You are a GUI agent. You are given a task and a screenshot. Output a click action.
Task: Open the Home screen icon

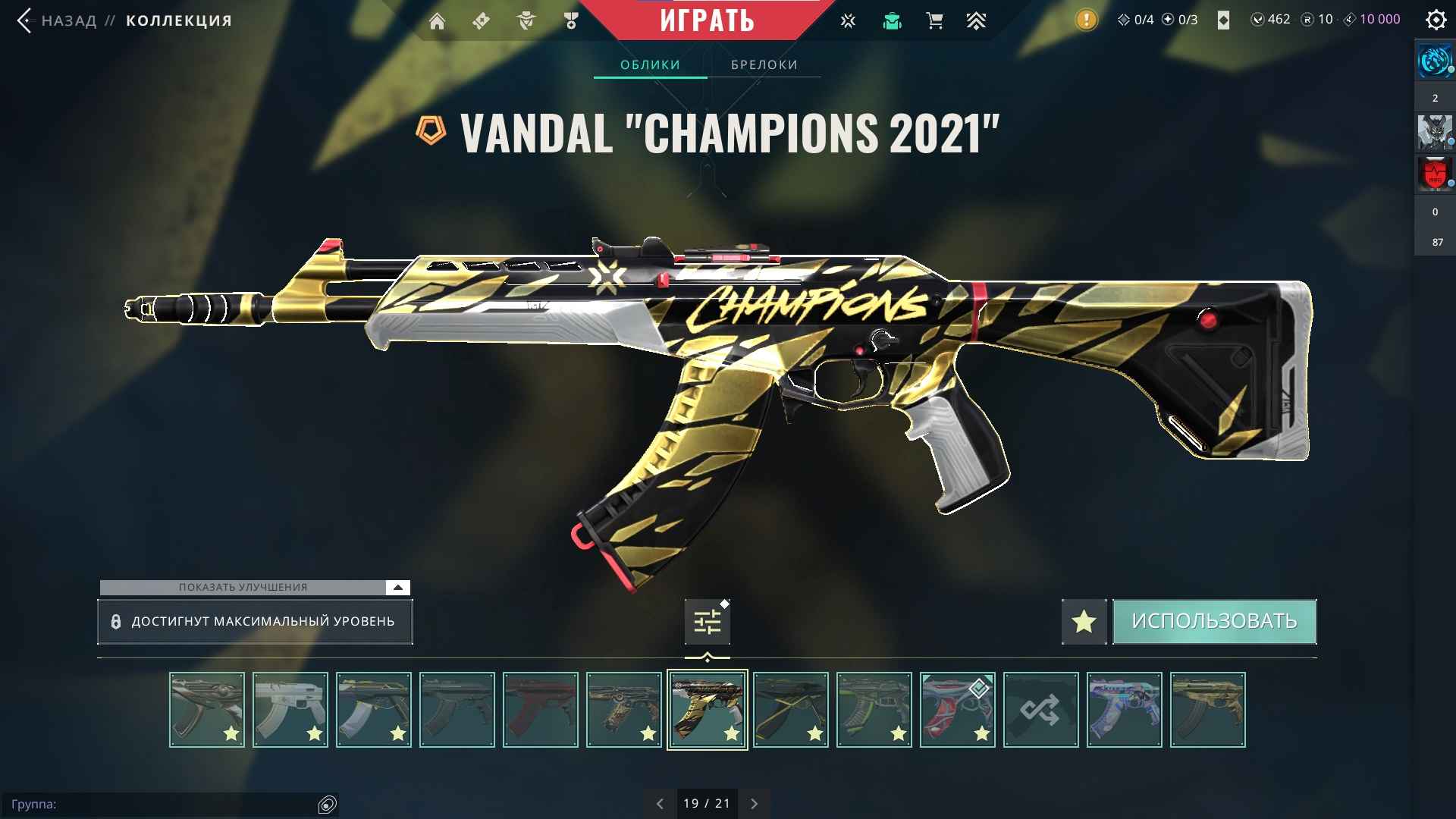pyautogui.click(x=437, y=20)
